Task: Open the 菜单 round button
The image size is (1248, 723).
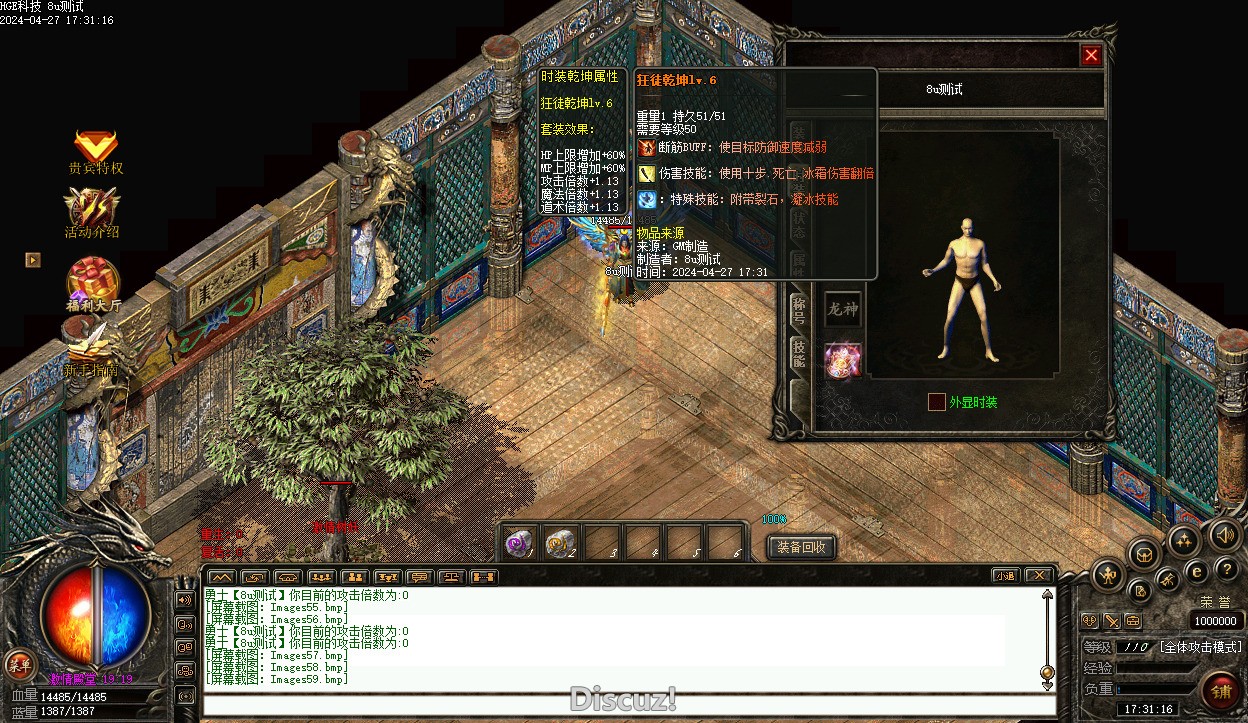Action: 19,665
